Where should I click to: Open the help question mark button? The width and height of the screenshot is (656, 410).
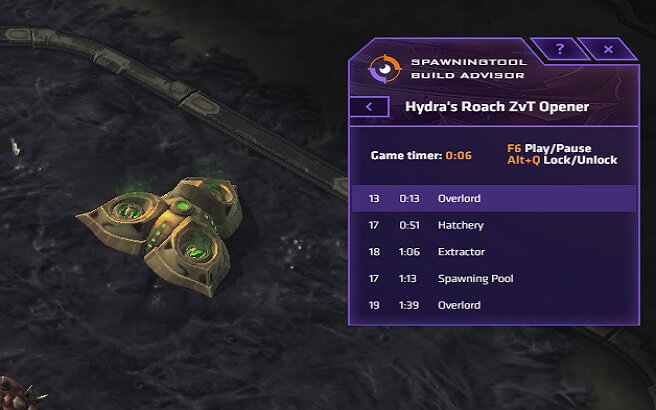tap(560, 49)
